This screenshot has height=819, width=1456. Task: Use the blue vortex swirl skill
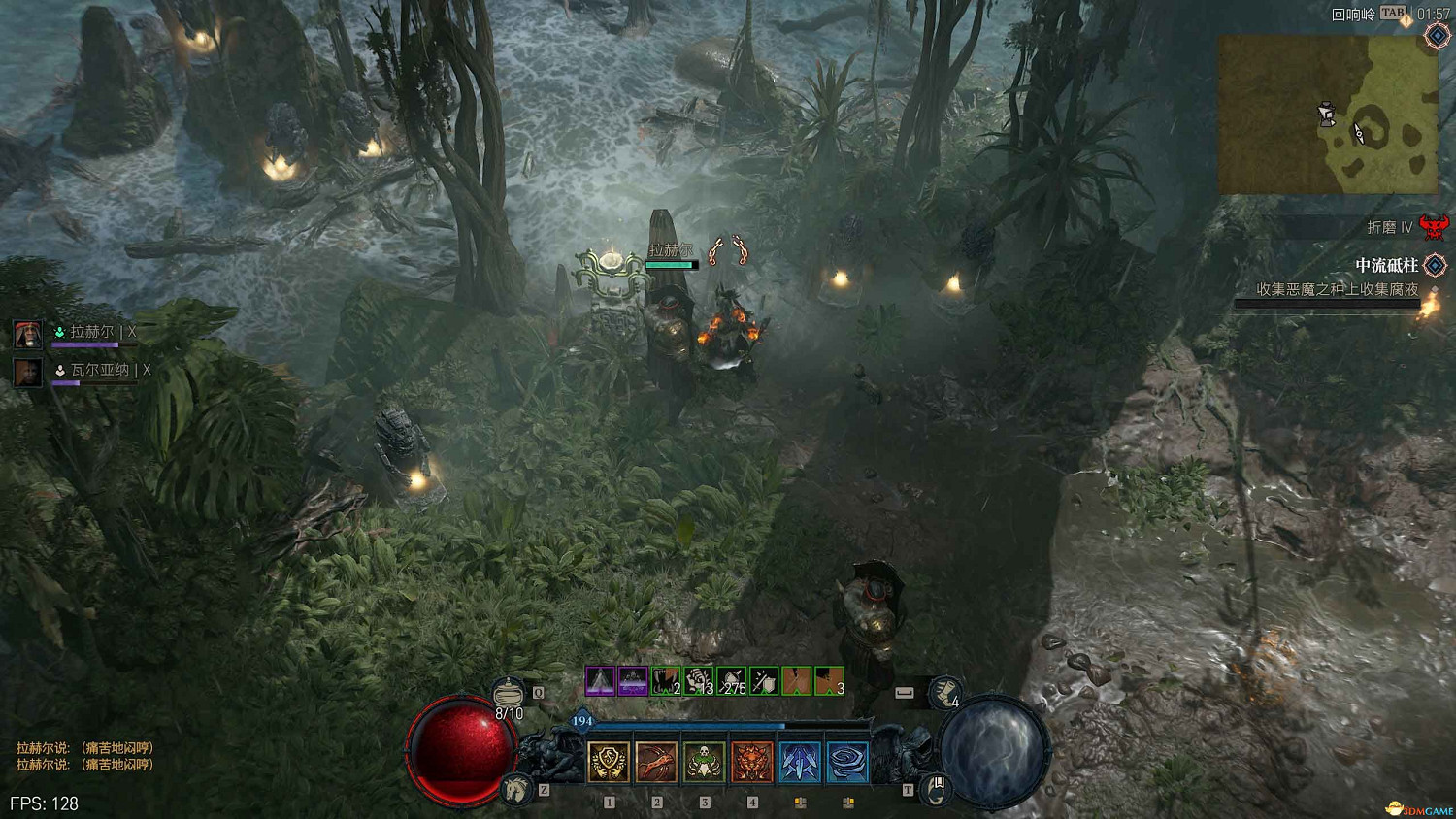(846, 762)
